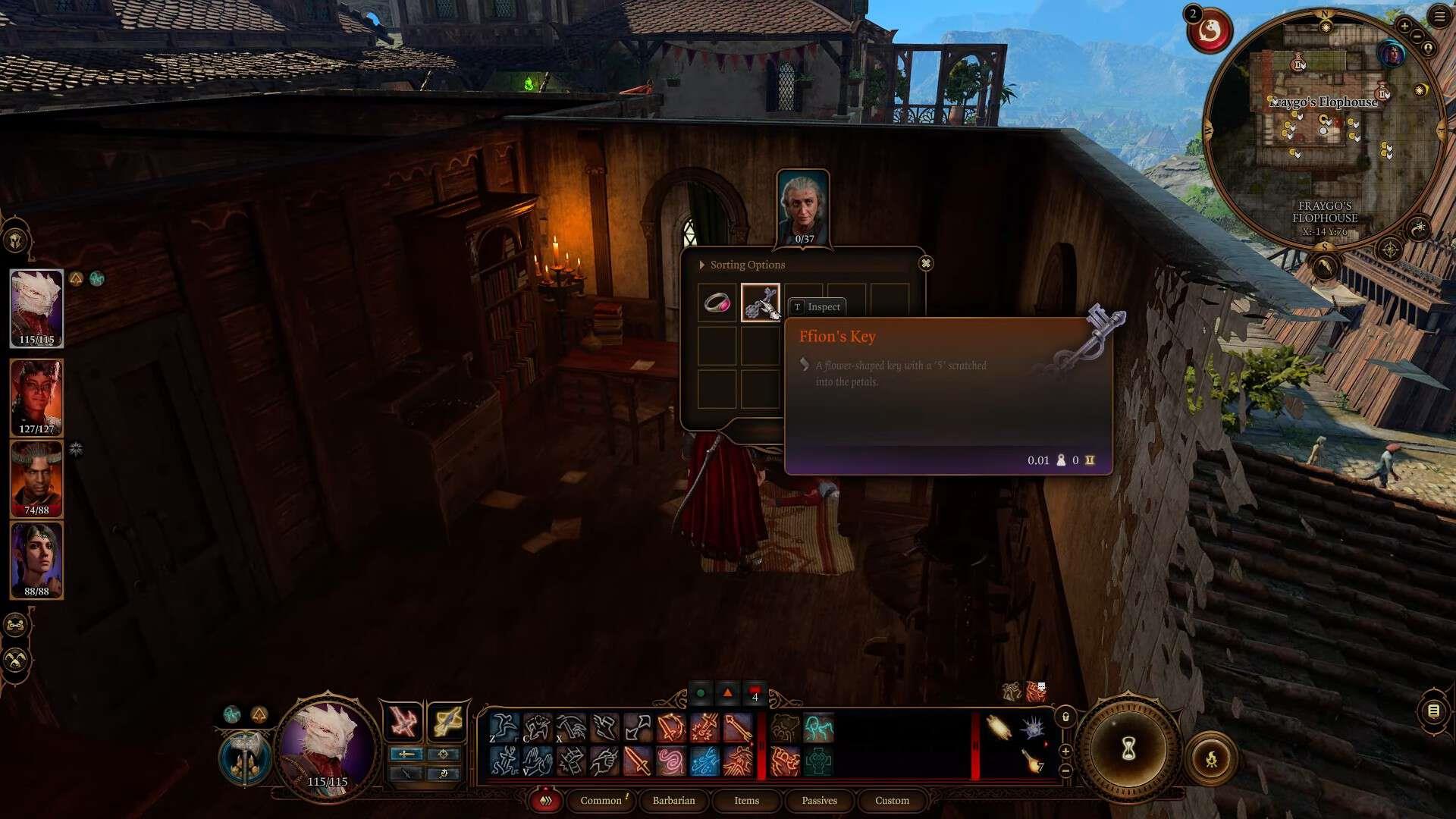This screenshot has height=819, width=1456.
Task: Take Ffion's Key from the loot grid
Action: tap(760, 303)
